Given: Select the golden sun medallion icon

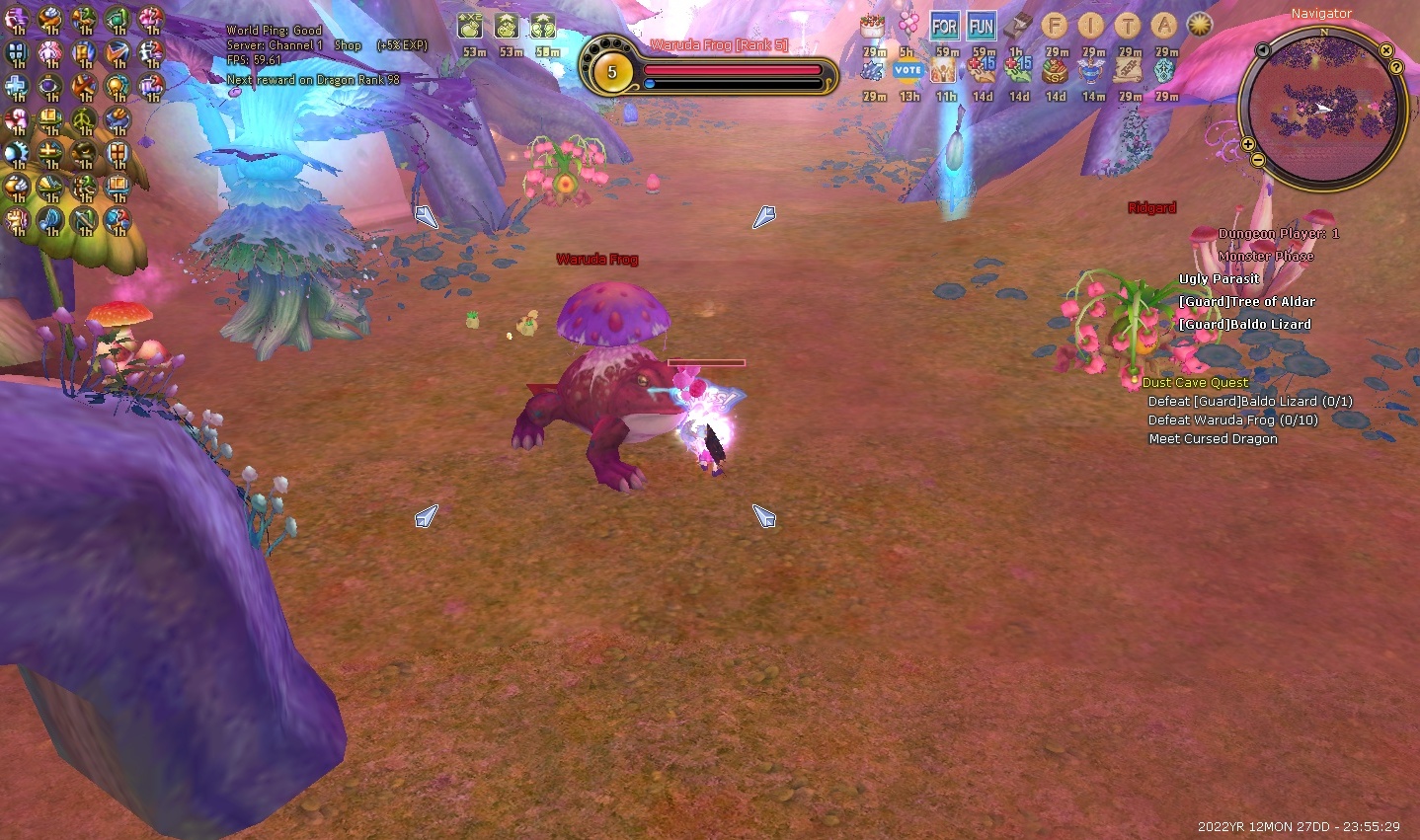Looking at the screenshot, I should pyautogui.click(x=1201, y=27).
